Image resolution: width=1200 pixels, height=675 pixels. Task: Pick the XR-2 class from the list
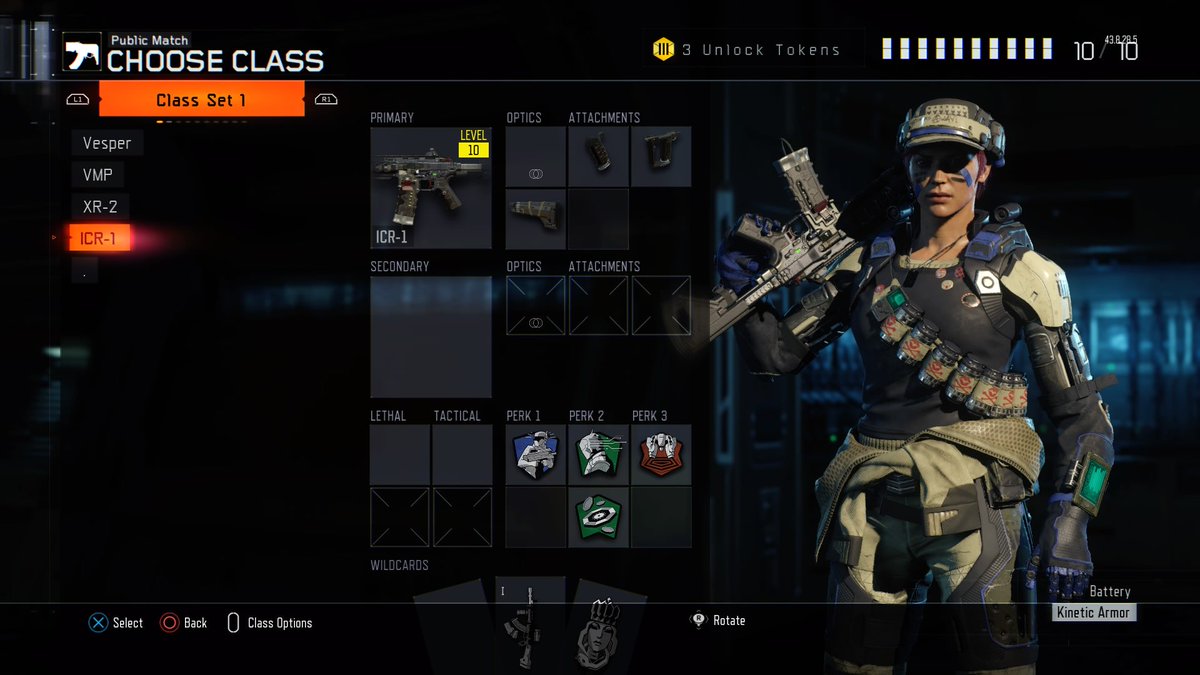[x=100, y=207]
